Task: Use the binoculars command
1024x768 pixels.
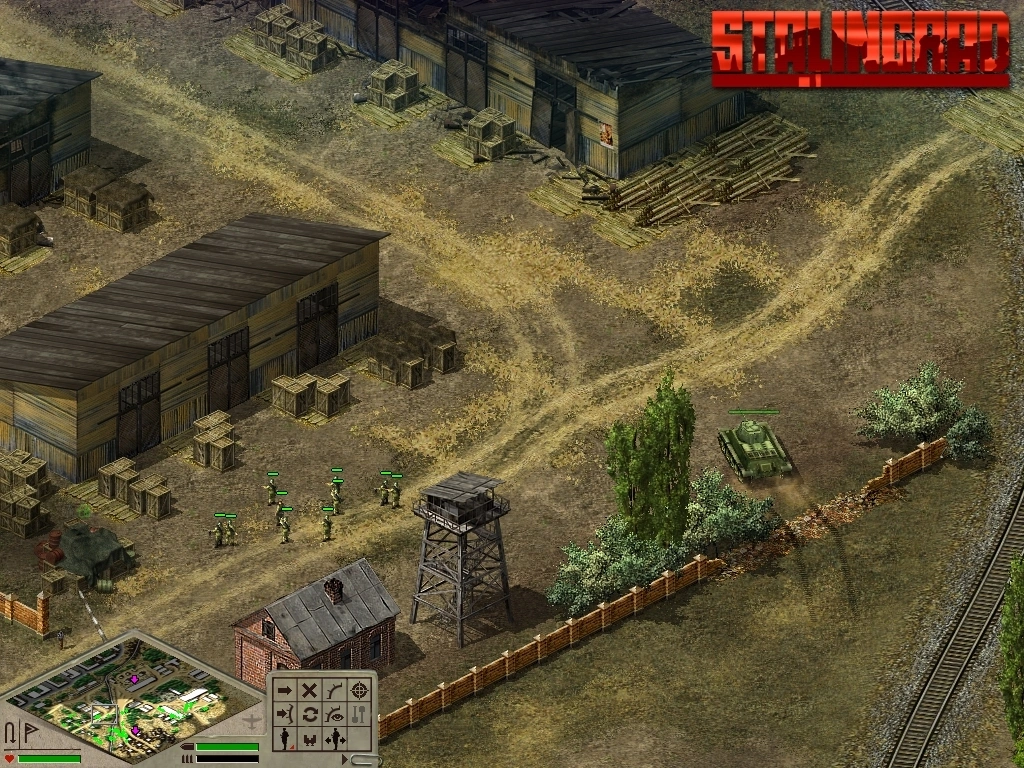Action: click(310, 739)
